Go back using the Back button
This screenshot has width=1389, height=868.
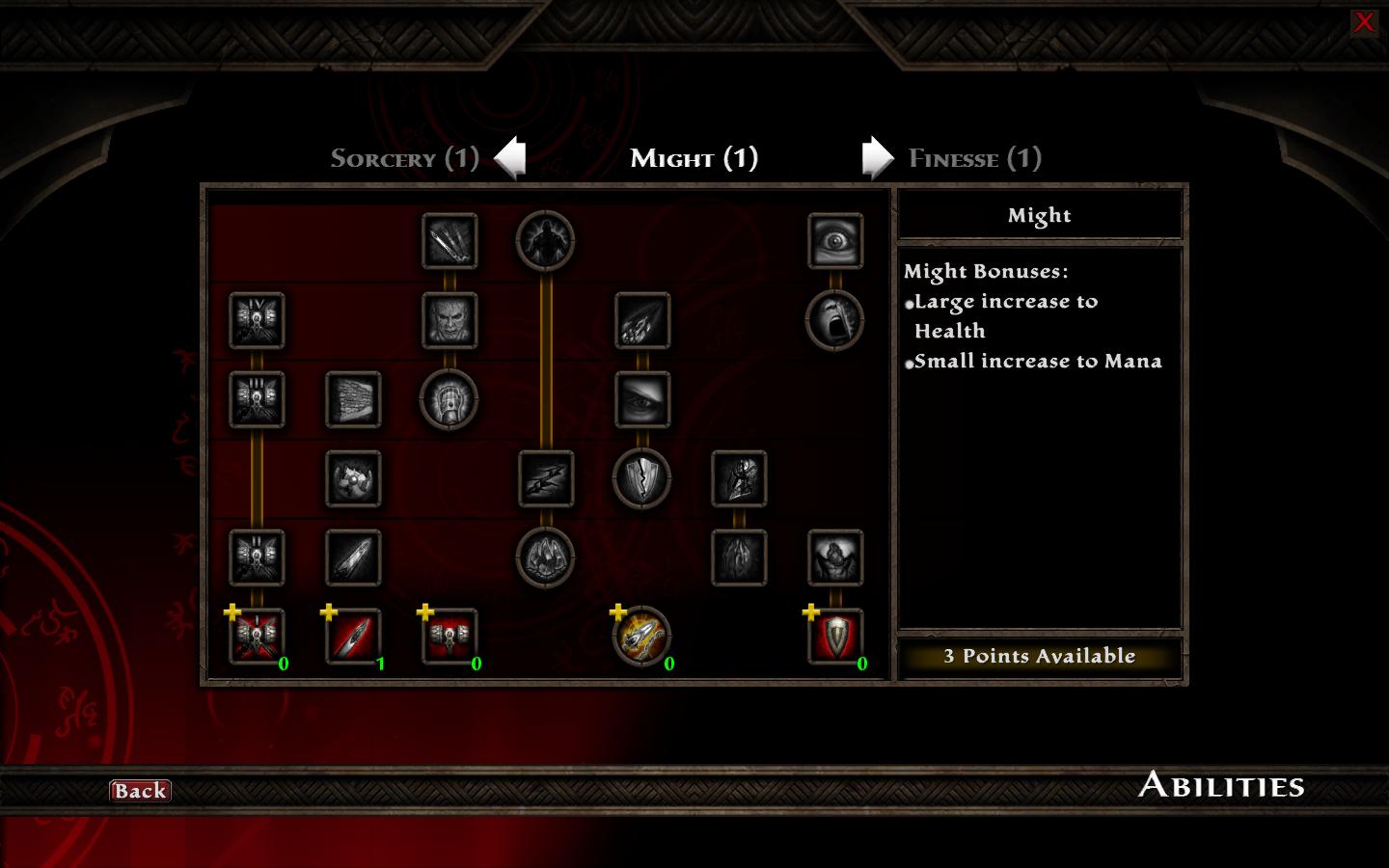click(140, 791)
